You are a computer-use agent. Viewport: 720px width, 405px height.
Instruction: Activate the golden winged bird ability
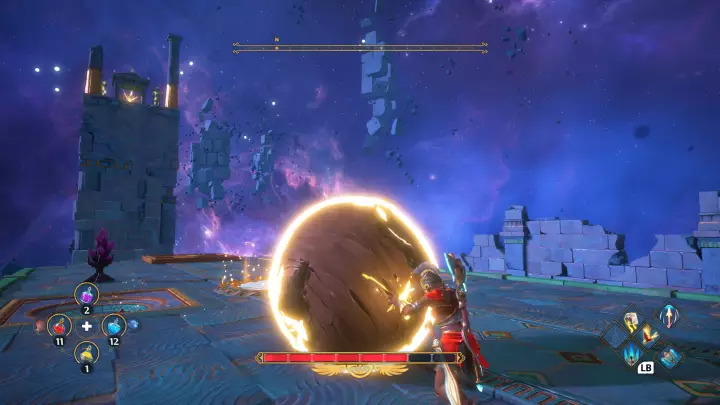coord(650,338)
